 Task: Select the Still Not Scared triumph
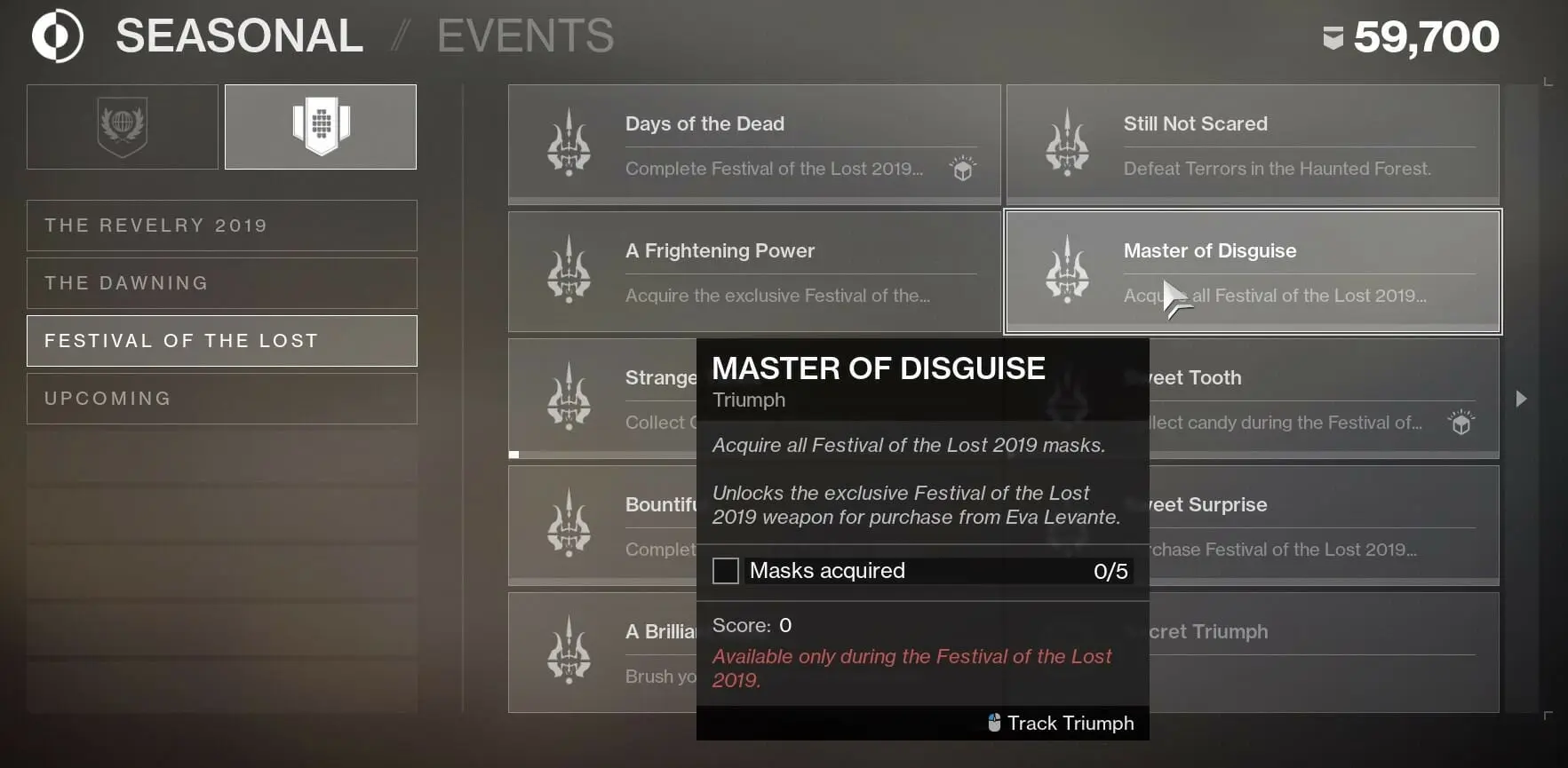[x=1252, y=144]
